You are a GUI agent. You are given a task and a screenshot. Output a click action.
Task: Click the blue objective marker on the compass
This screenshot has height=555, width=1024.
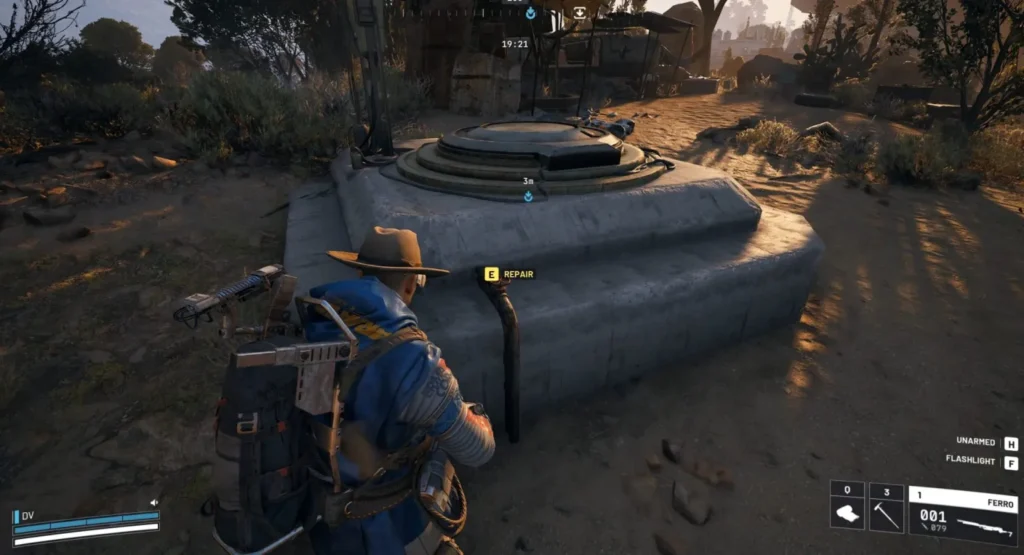click(530, 13)
